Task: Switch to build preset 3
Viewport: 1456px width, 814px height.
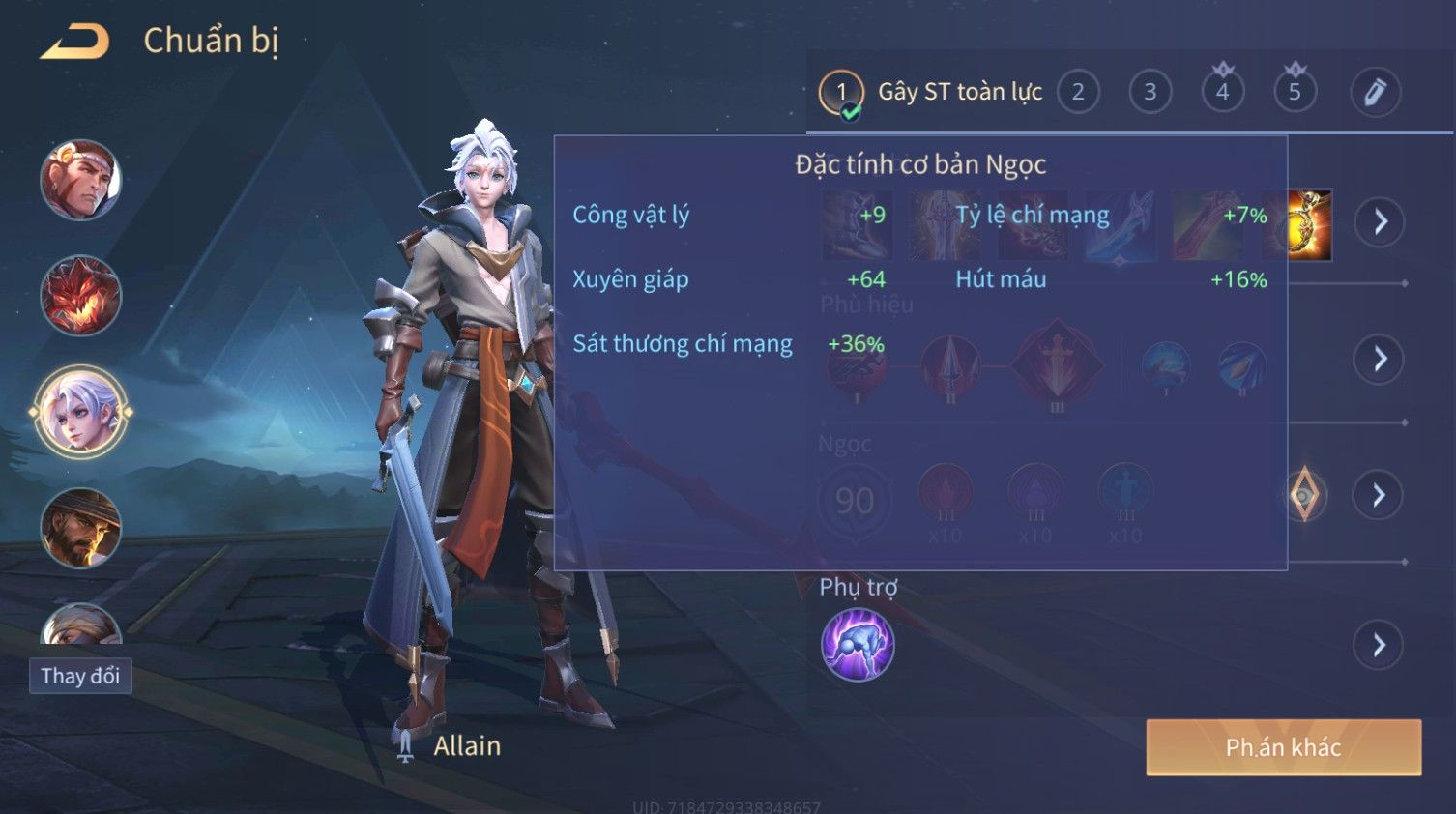Action: 1150,93
